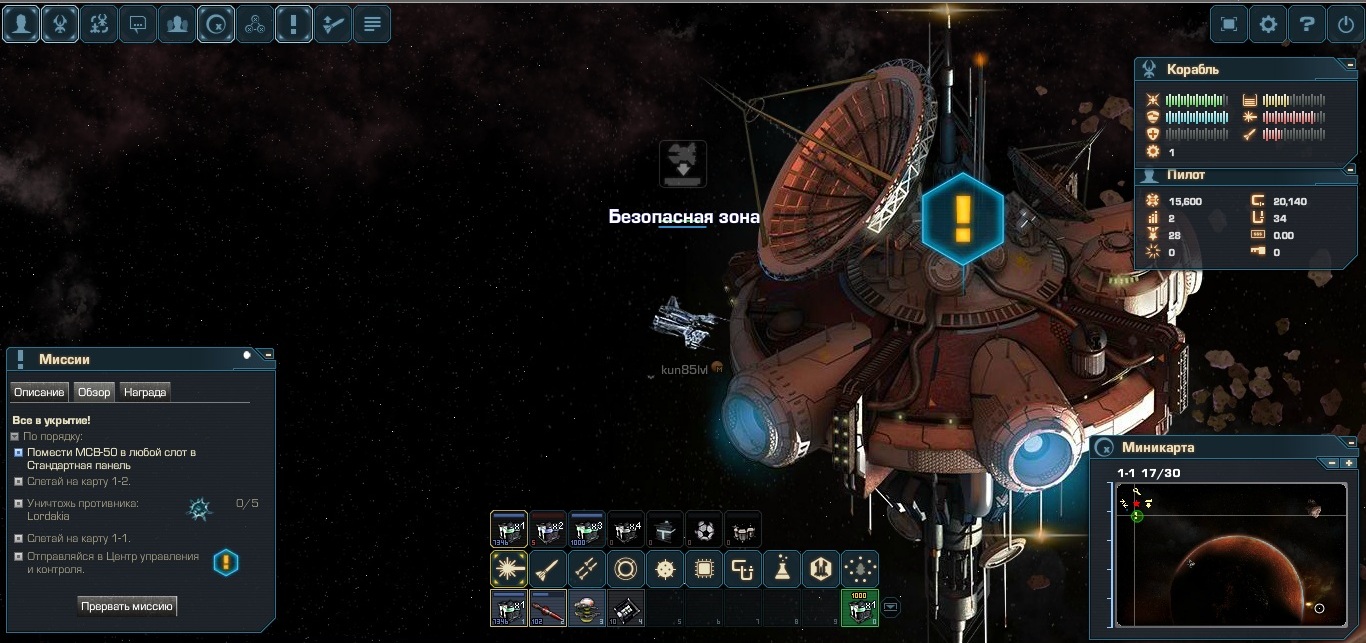
Task: Select the laser category on action bar
Action: [x=509, y=569]
